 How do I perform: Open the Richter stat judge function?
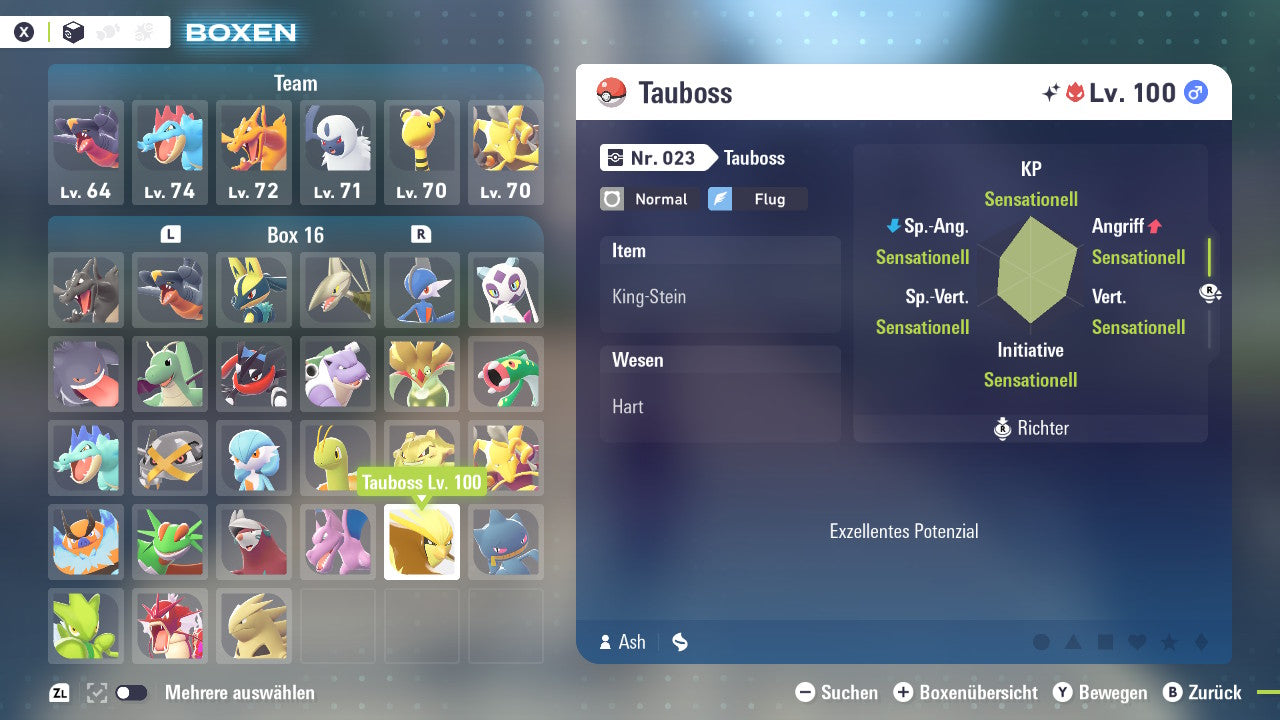(x=1030, y=428)
